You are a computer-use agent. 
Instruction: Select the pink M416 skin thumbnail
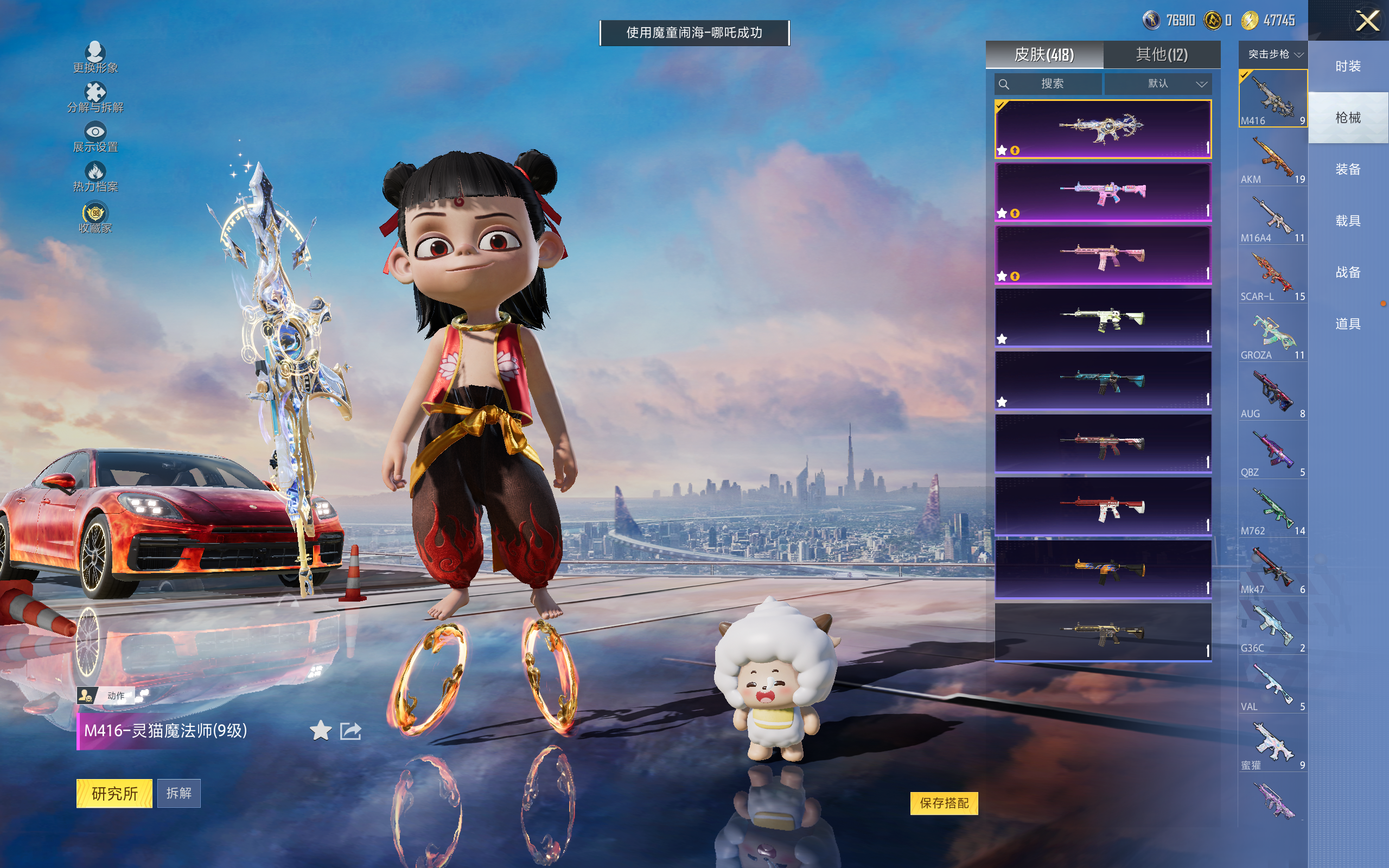click(1103, 192)
